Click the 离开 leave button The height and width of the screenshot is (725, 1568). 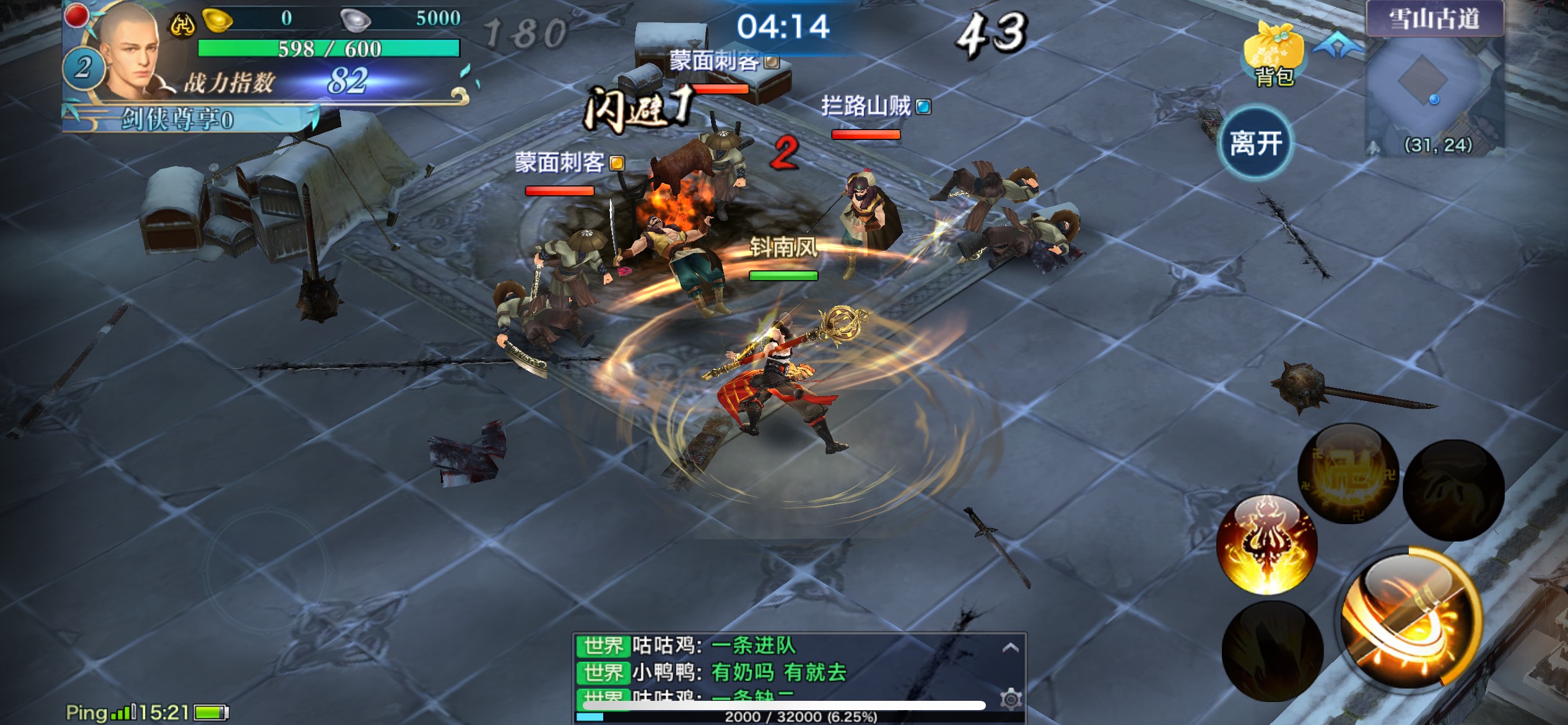point(1255,144)
